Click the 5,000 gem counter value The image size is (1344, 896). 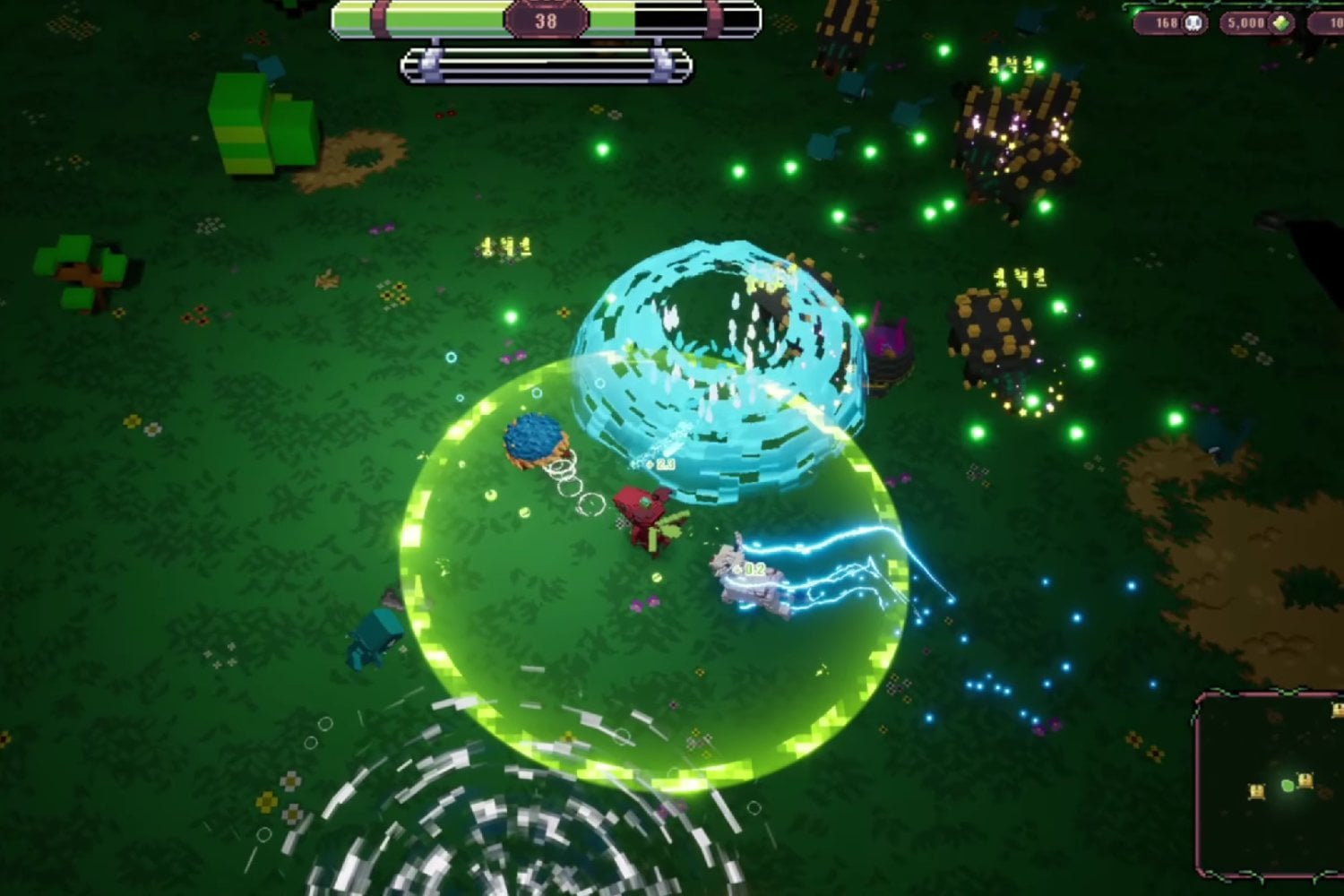click(1248, 22)
